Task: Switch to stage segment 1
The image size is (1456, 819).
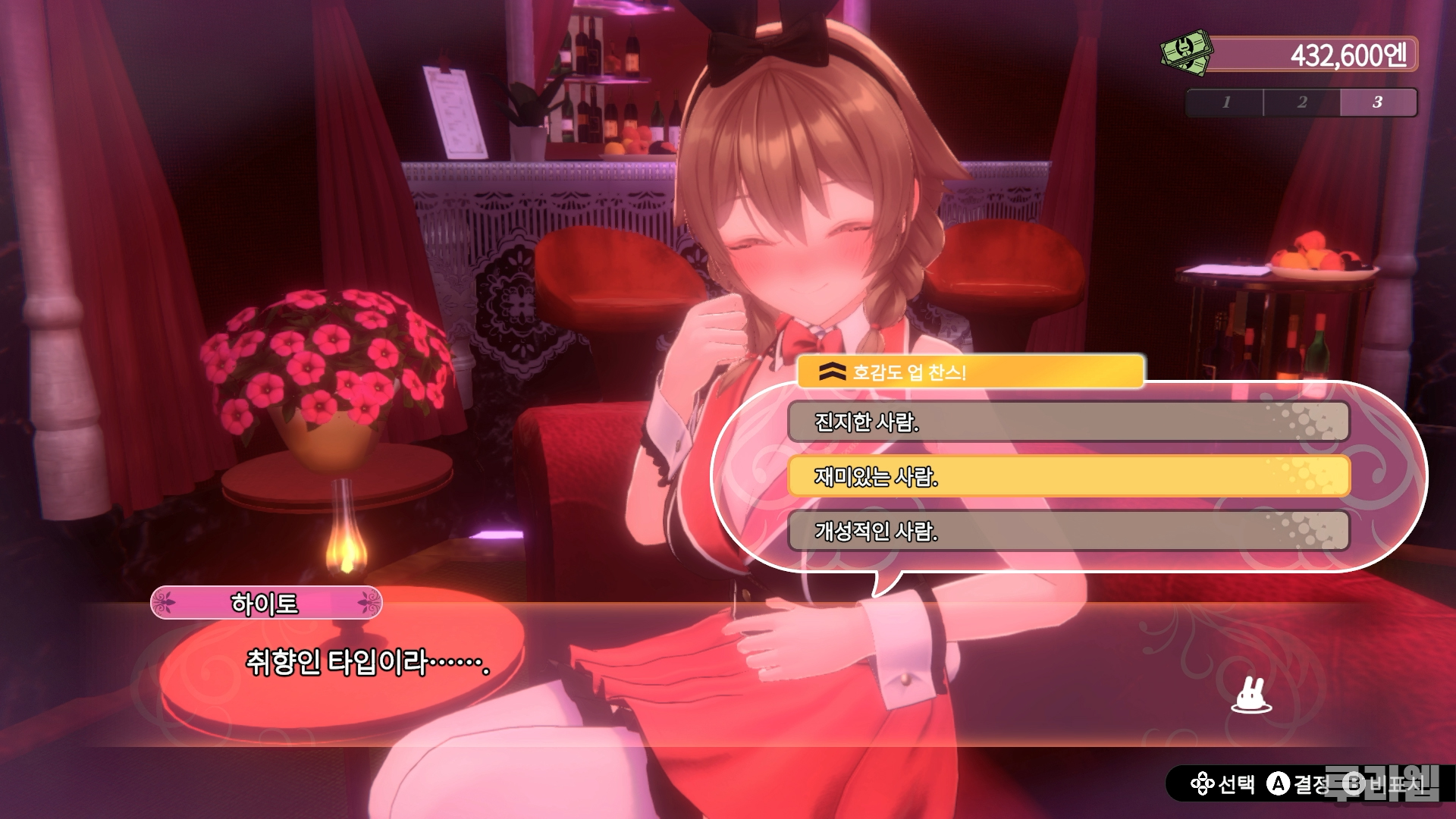Action: [x=1225, y=102]
